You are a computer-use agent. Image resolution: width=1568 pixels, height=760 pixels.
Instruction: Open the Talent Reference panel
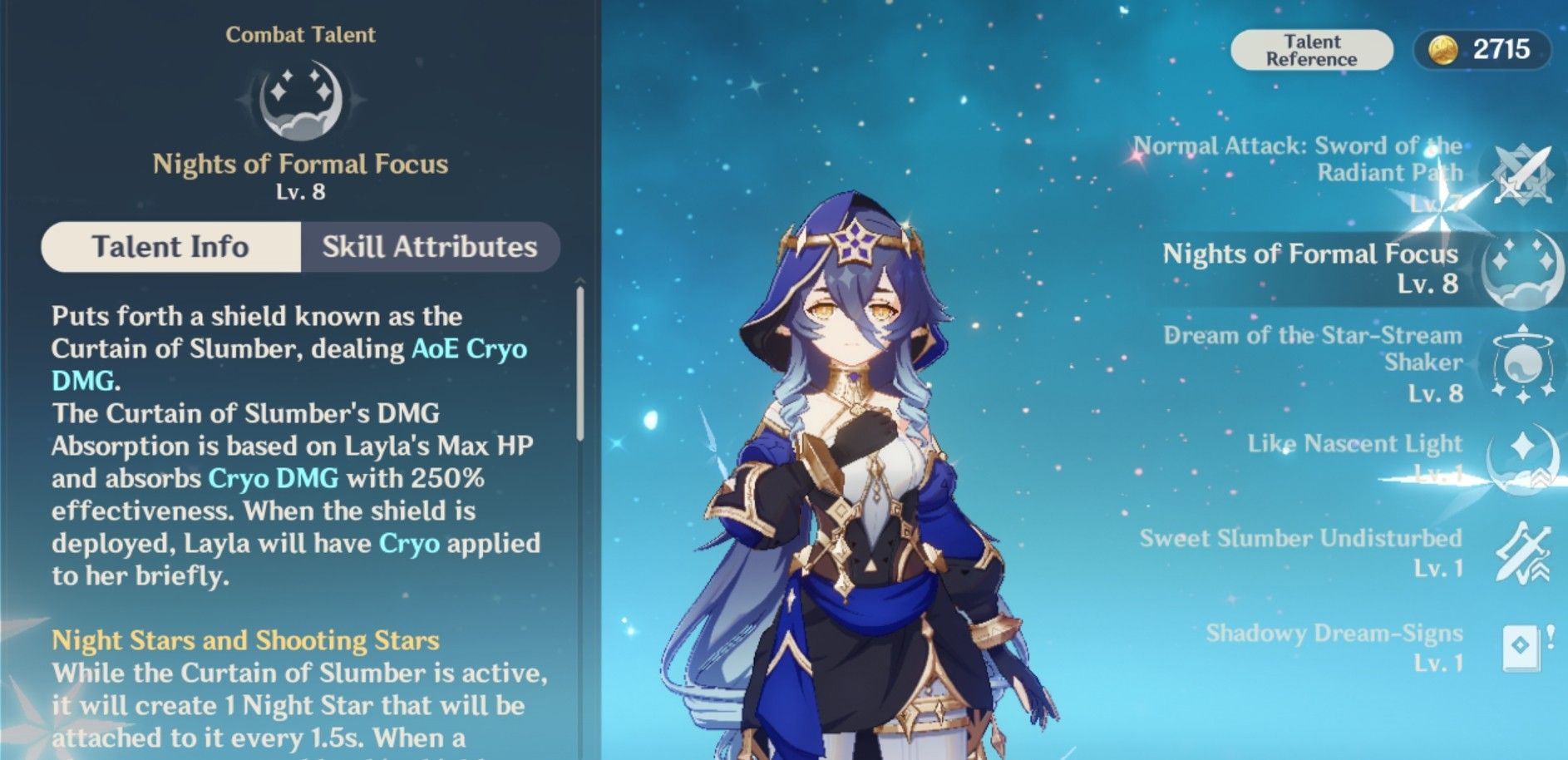point(1312,49)
